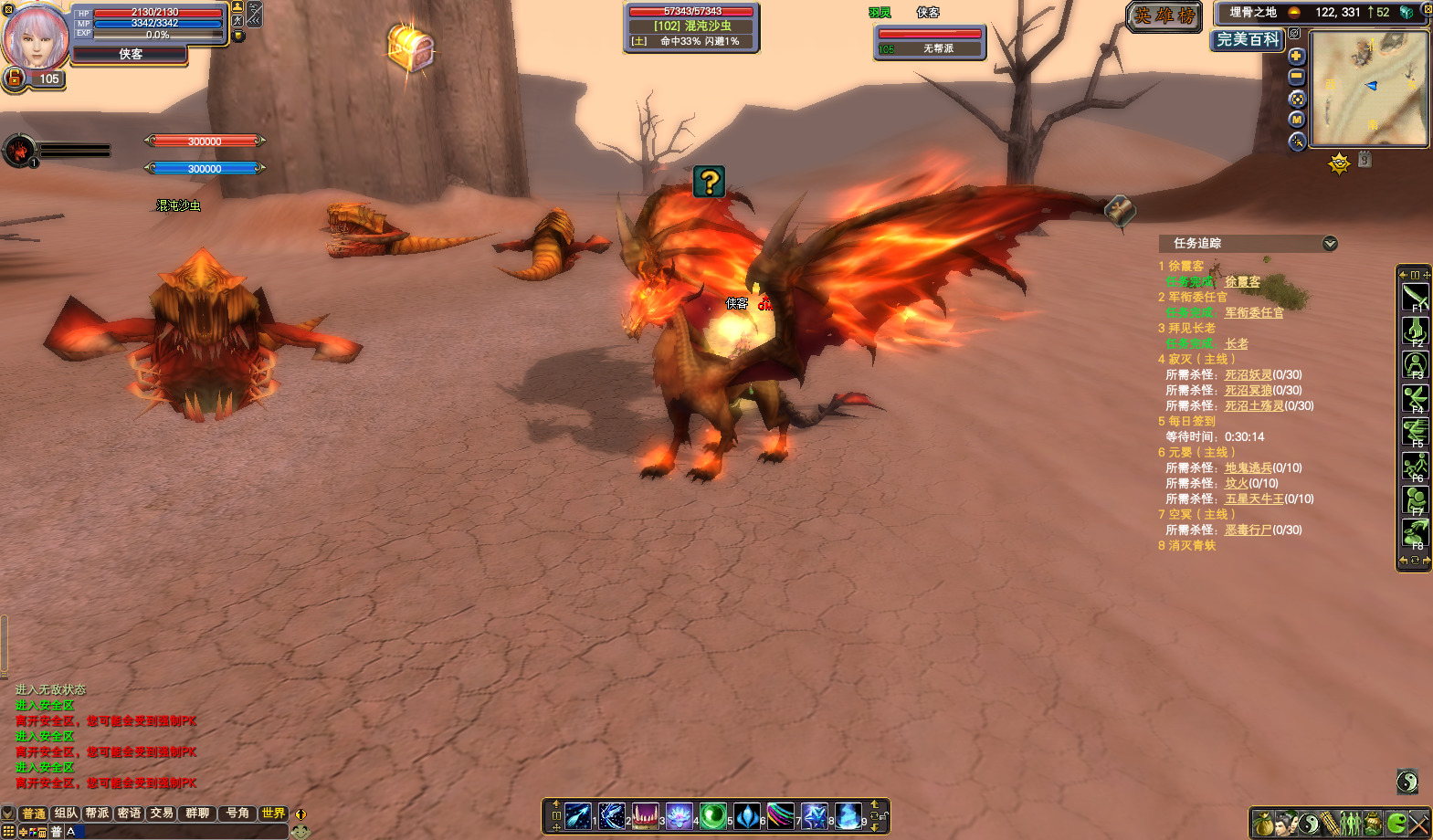Use the pink lotus skill in slot 4
Screen dimensions: 1433x840
pyautogui.click(x=679, y=815)
